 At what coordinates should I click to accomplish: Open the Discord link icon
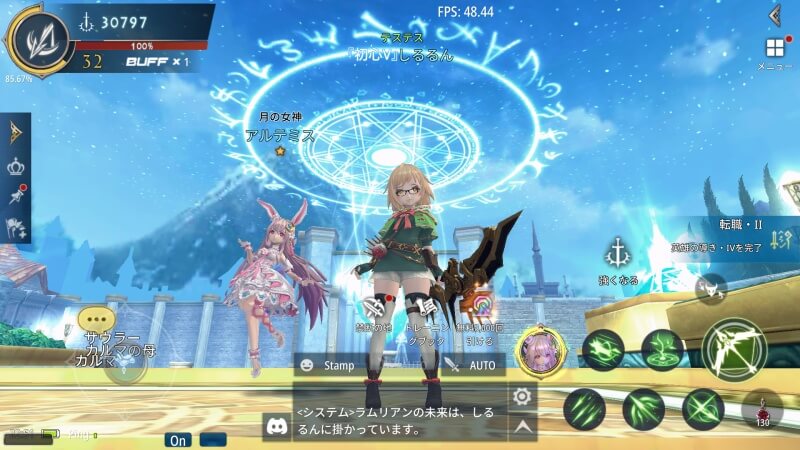point(276,426)
